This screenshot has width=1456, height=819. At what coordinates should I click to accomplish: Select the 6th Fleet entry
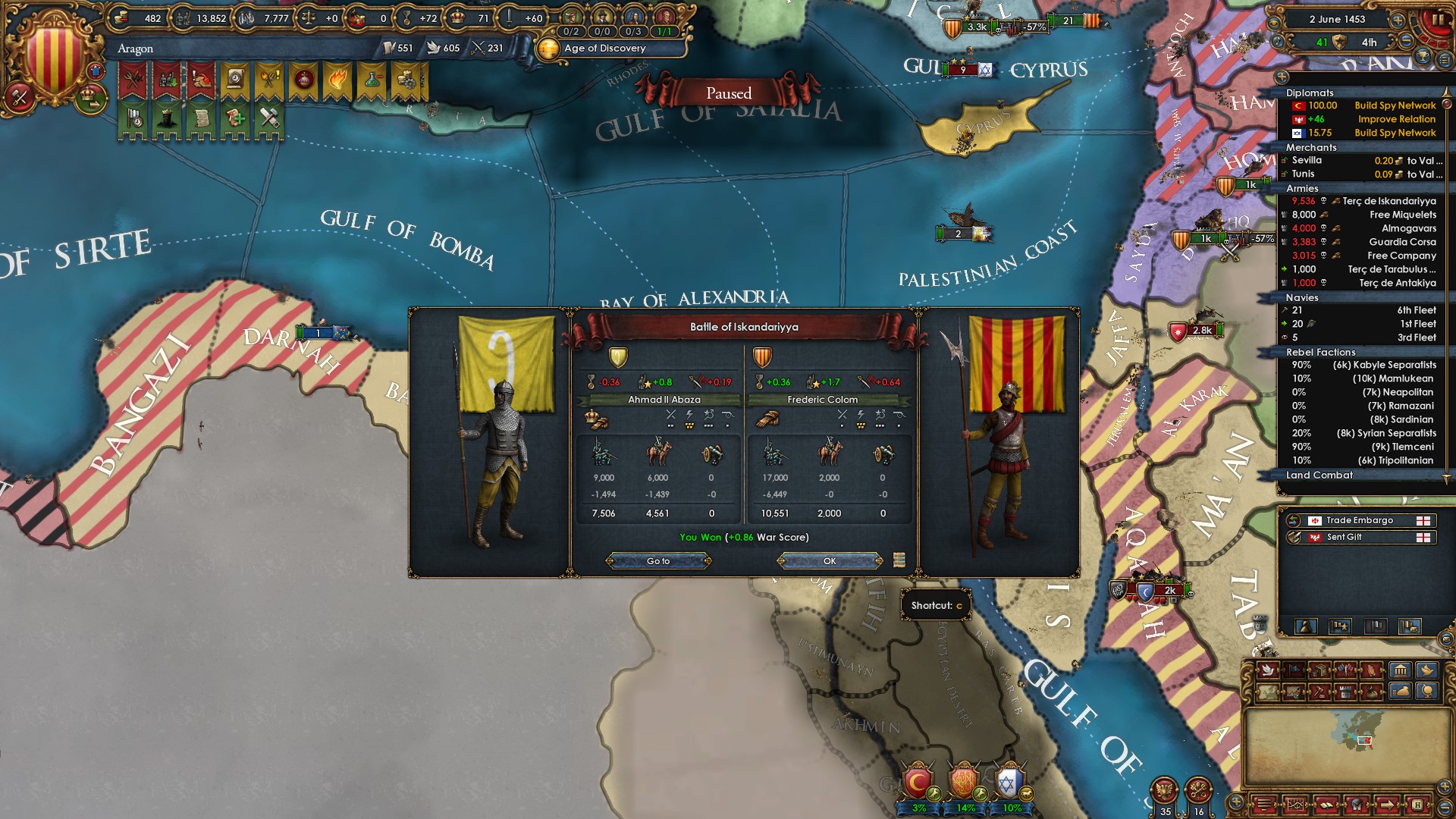(1416, 310)
